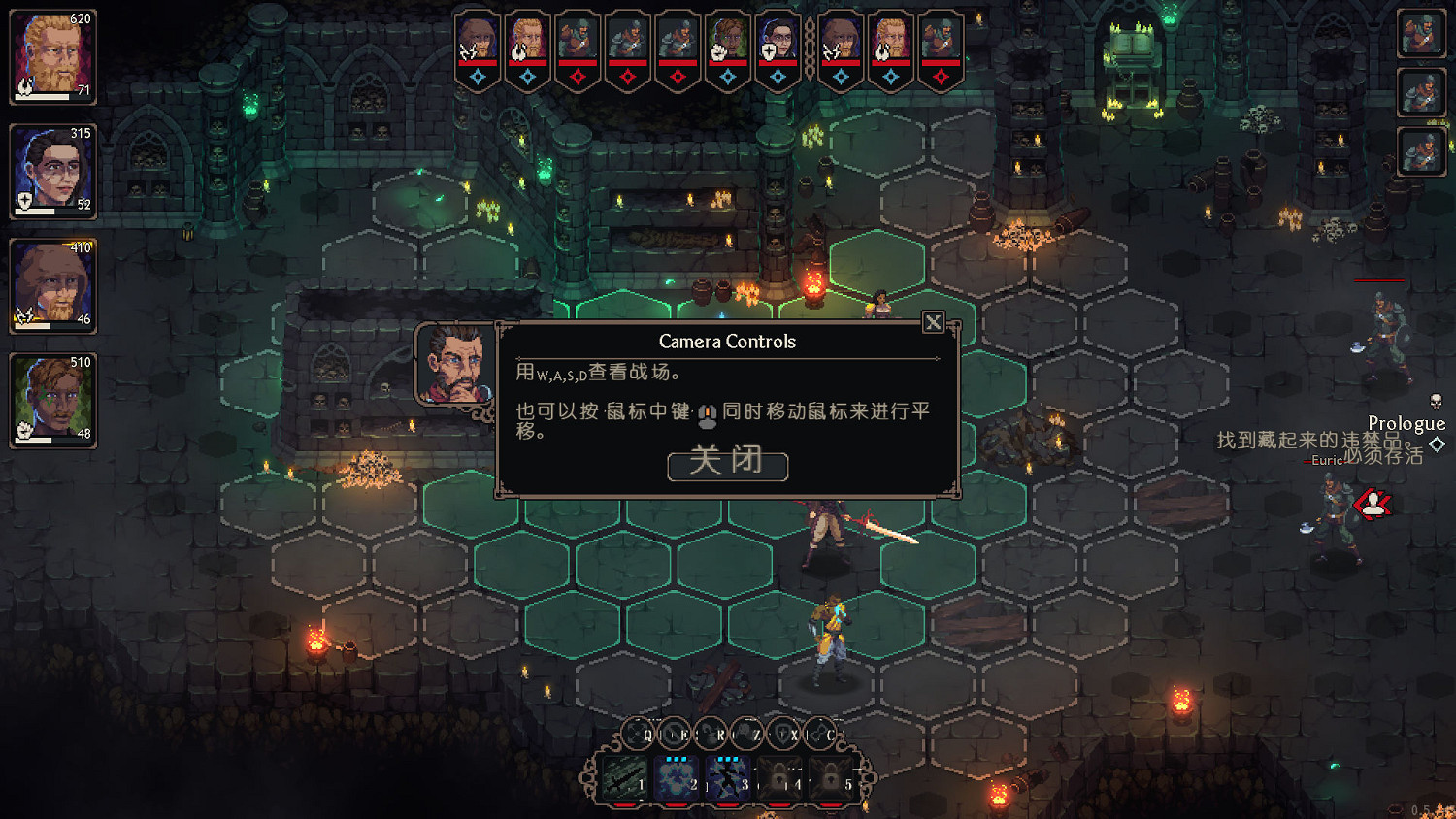
Task: Click the X on the Camera Controls dialog
Action: [x=934, y=323]
